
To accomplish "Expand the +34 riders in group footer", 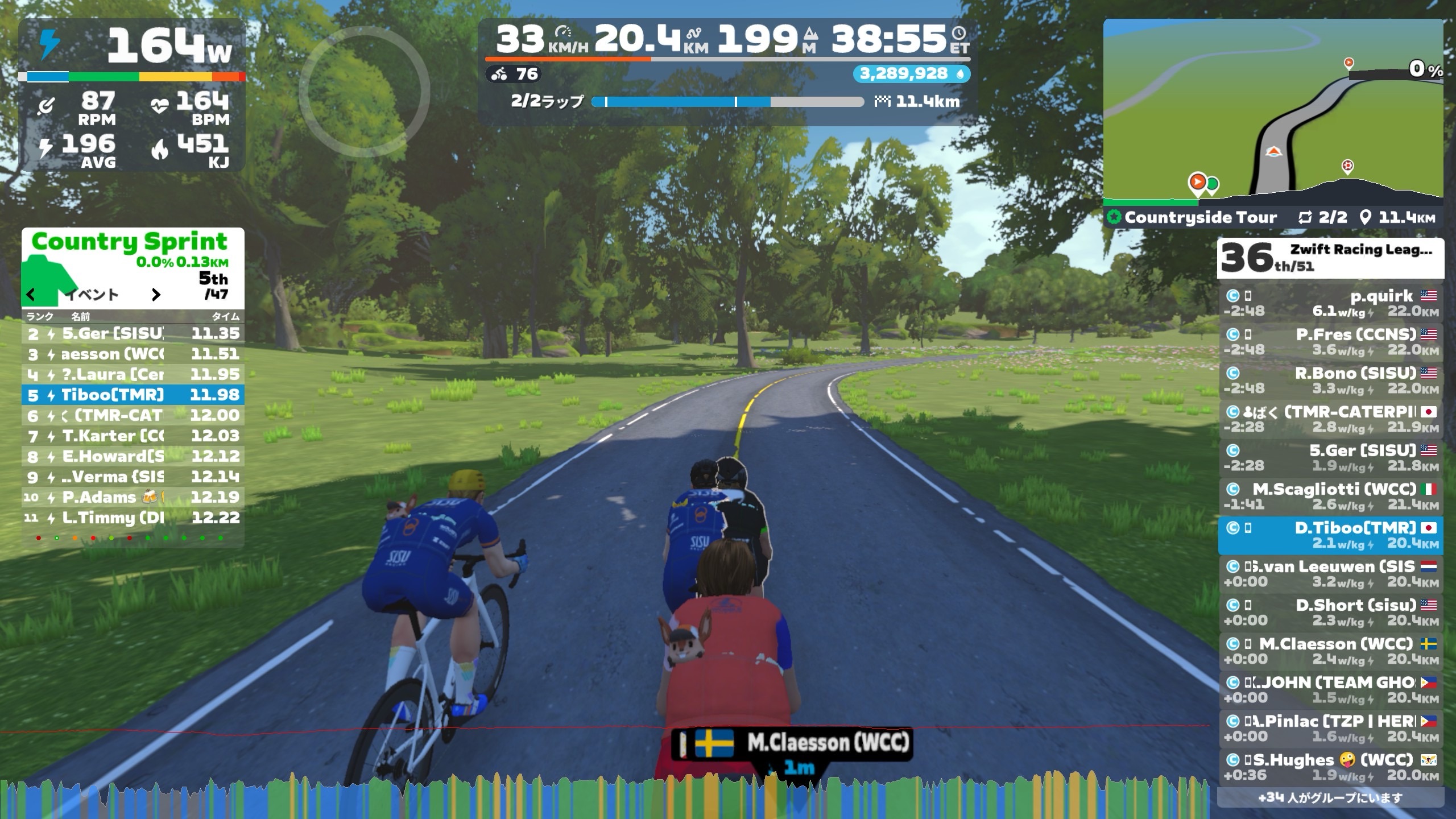I will pos(1330,797).
